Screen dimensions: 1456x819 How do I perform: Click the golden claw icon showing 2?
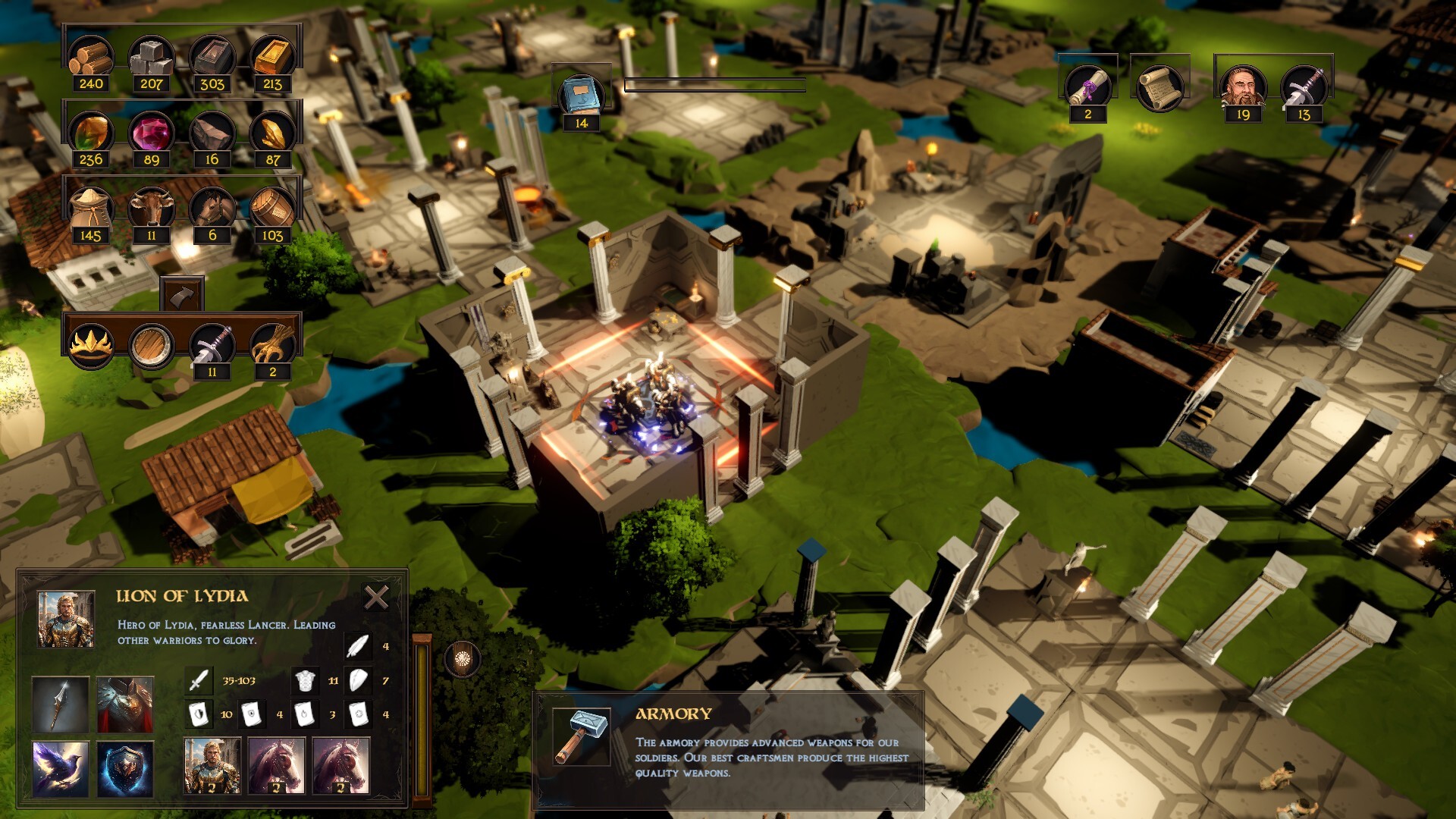[273, 345]
